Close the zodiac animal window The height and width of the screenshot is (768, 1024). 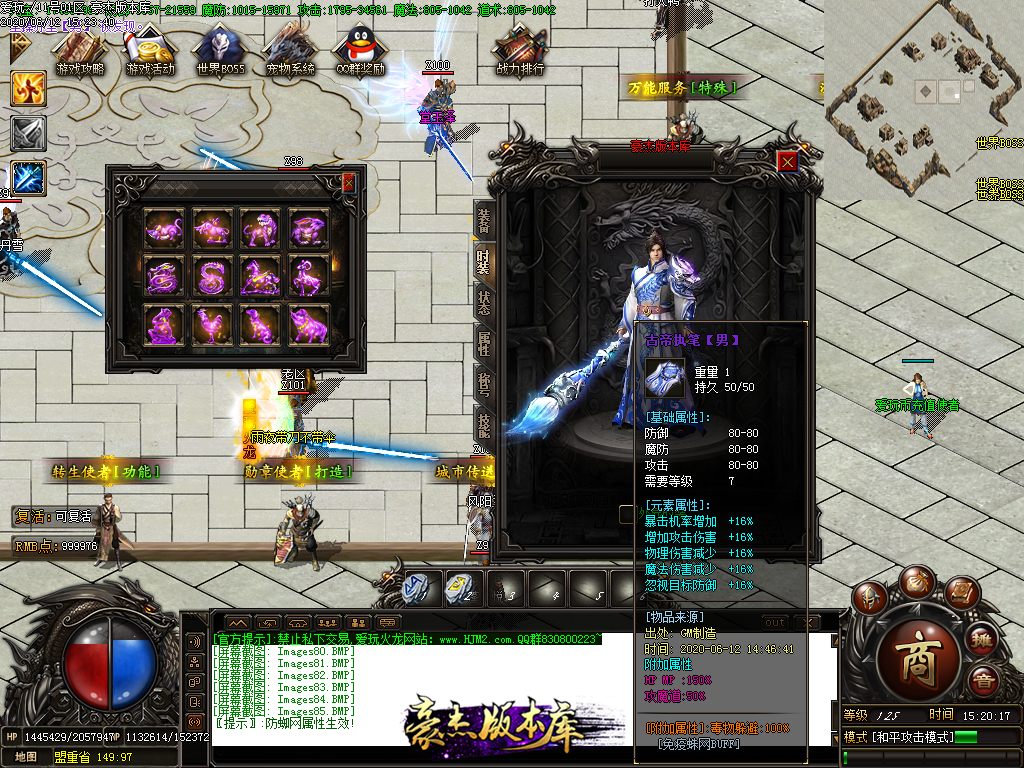click(x=348, y=183)
